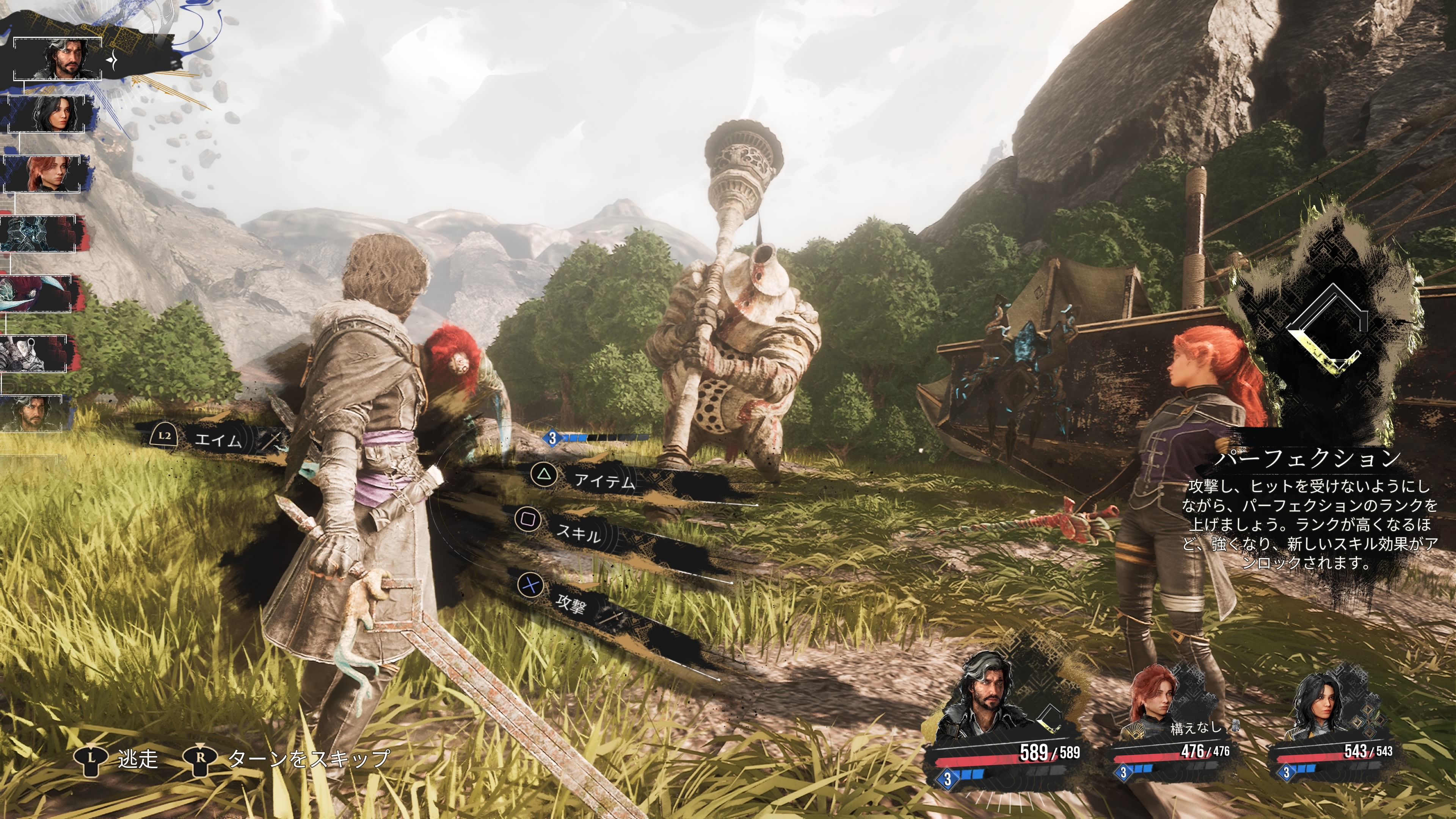This screenshot has height=819, width=1456.
Task: Select the 攻撃 (Attack) command
Action: click(x=570, y=603)
